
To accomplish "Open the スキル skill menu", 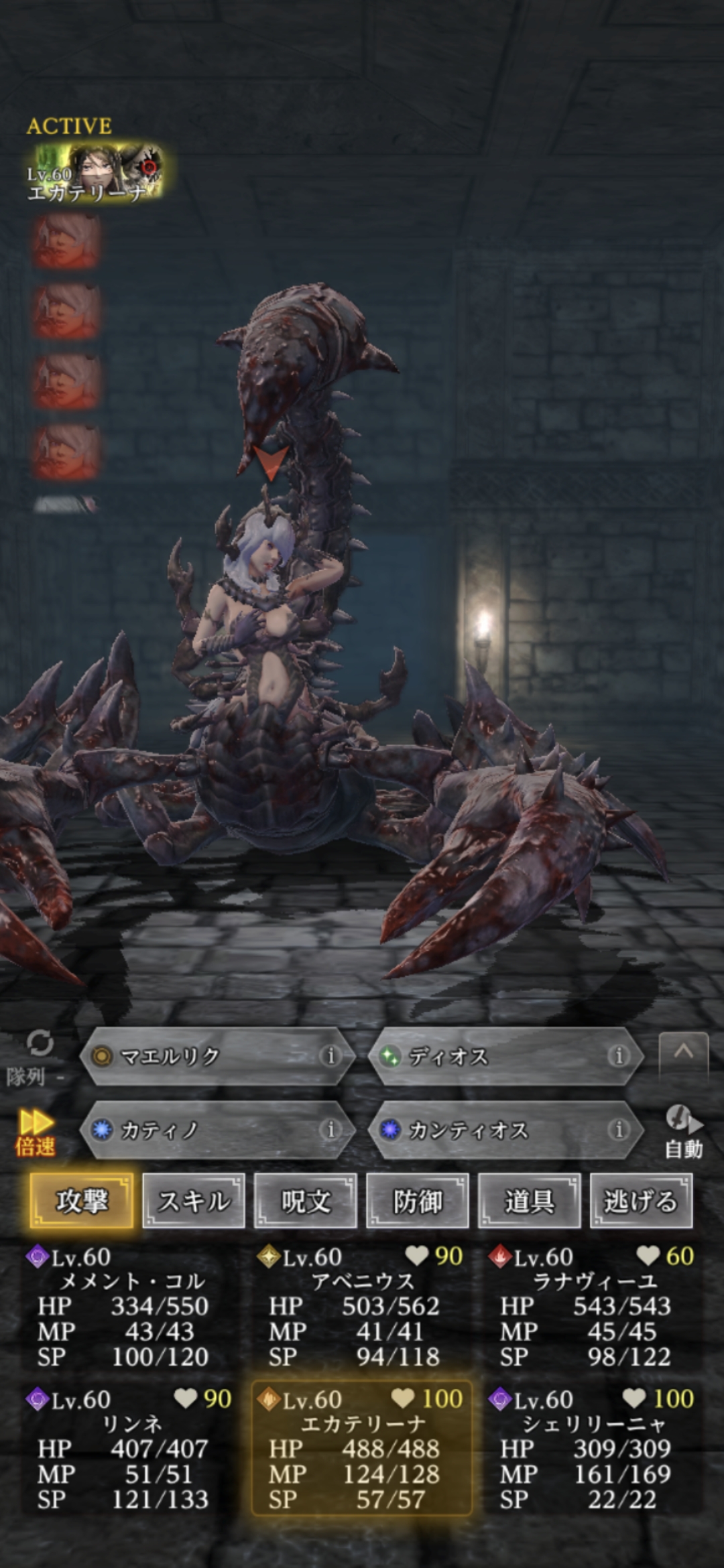I will (194, 1201).
